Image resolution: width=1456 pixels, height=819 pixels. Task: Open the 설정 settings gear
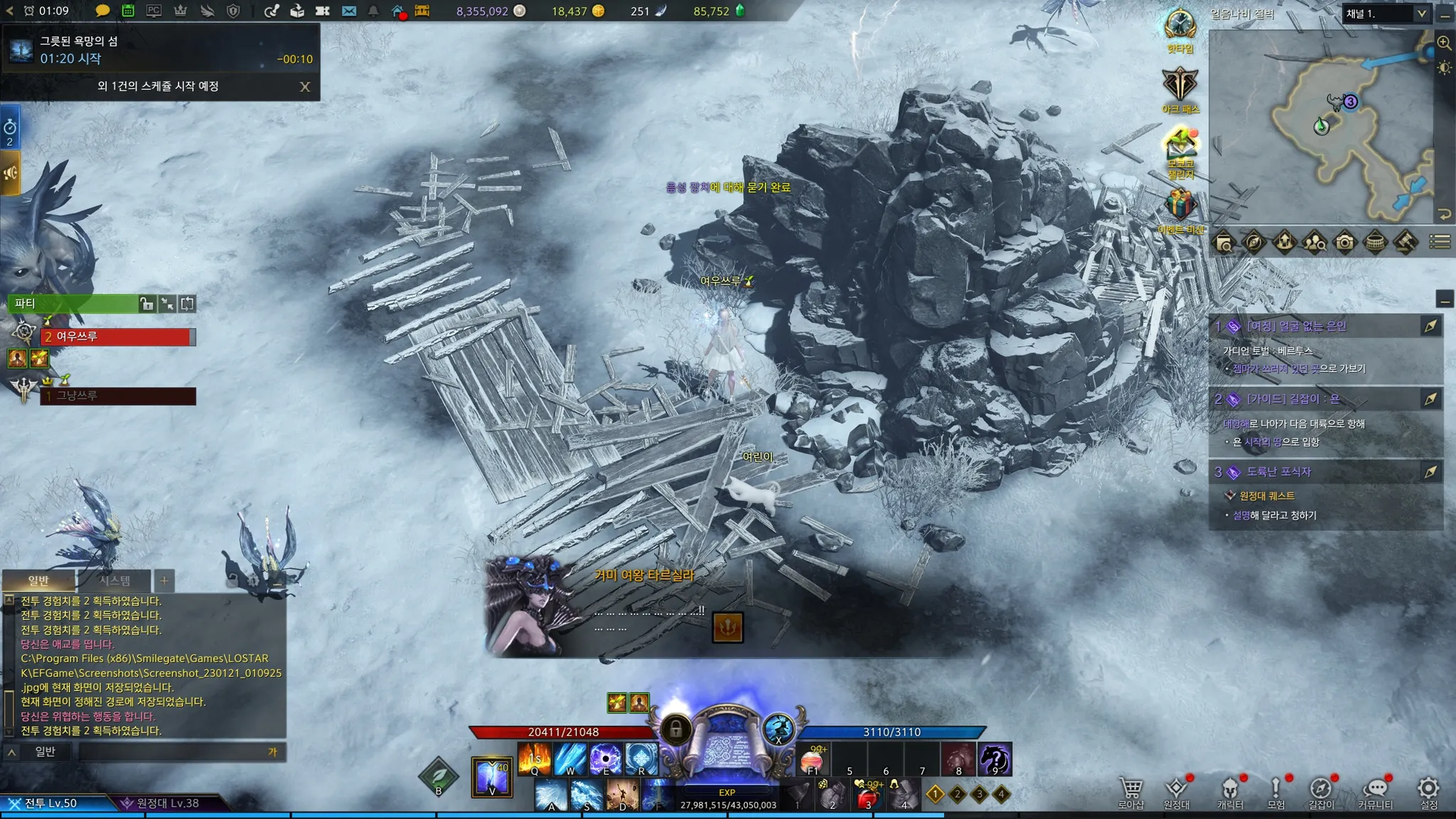click(x=1428, y=792)
